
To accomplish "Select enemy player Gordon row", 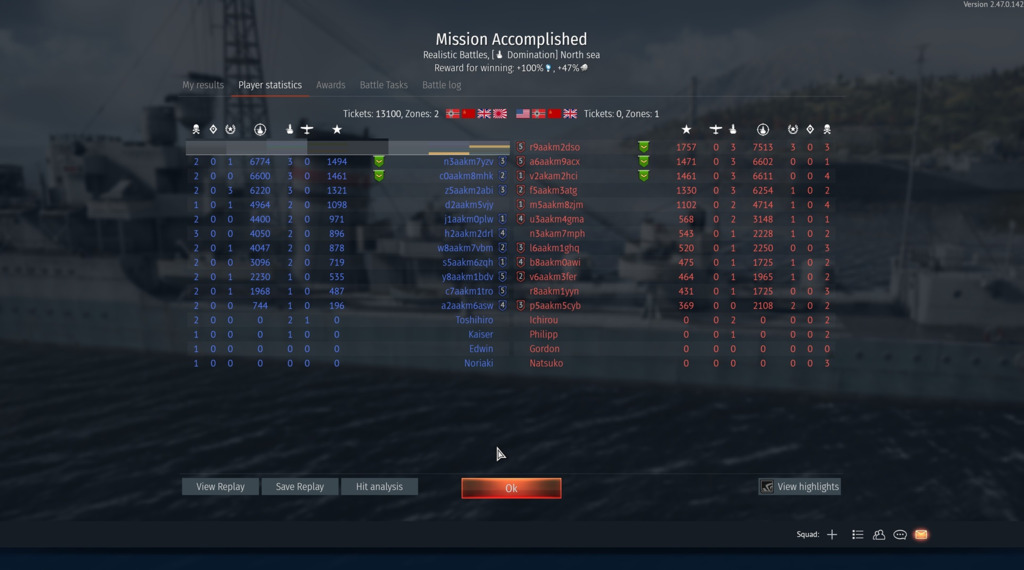I will tap(545, 349).
